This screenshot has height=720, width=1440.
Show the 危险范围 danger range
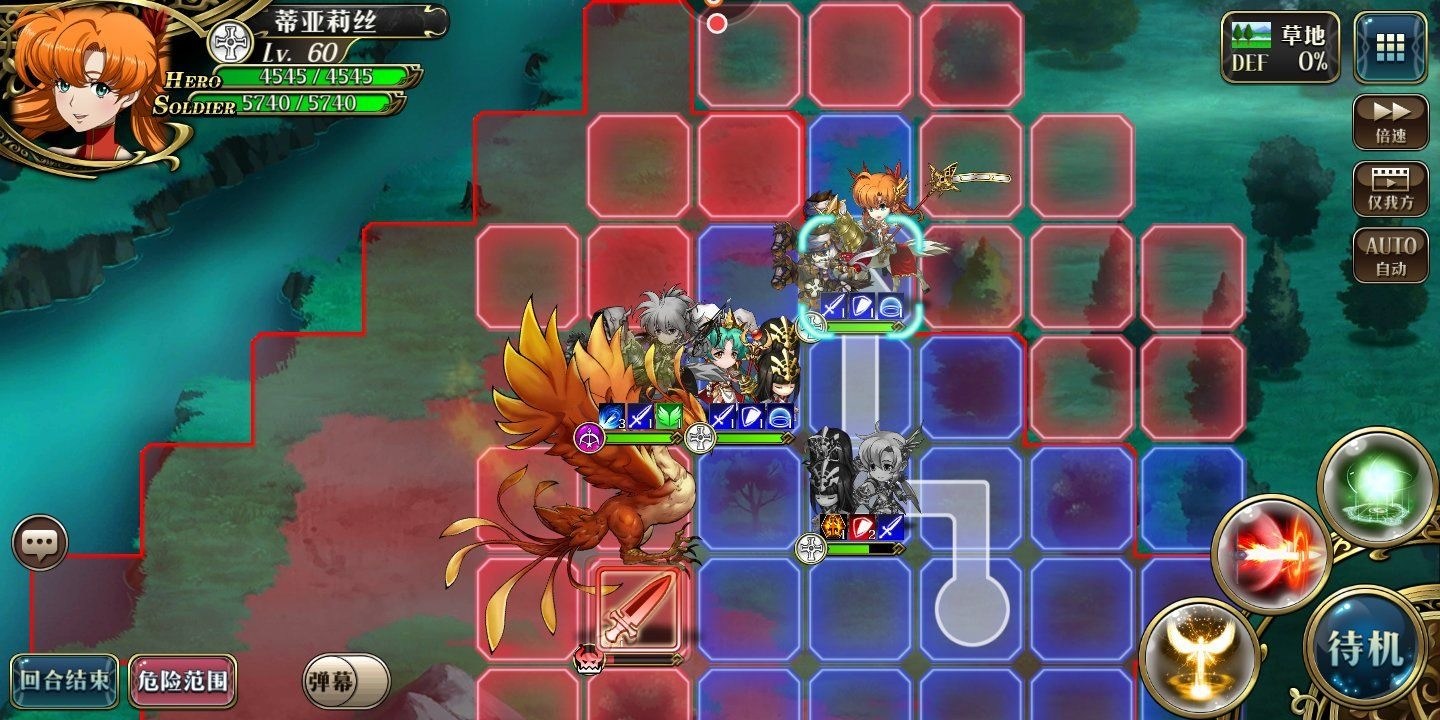[183, 681]
